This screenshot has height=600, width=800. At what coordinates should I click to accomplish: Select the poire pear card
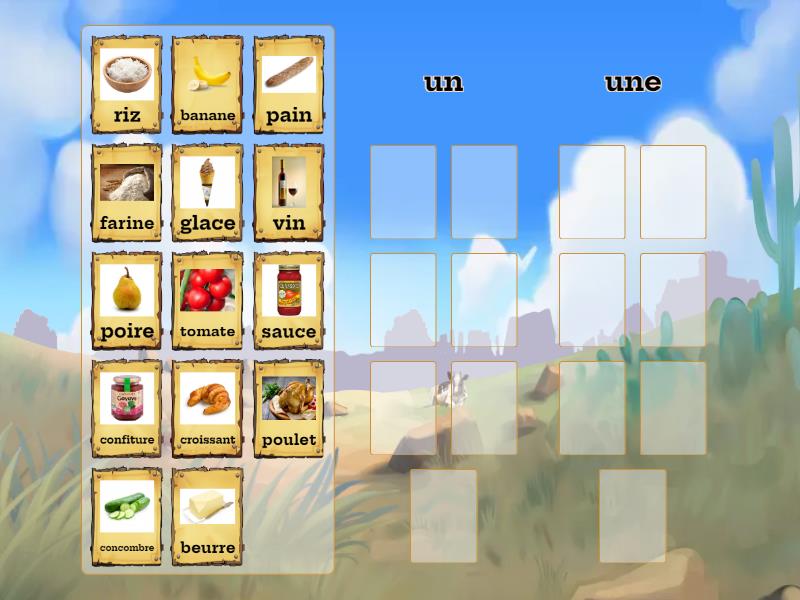pos(127,301)
